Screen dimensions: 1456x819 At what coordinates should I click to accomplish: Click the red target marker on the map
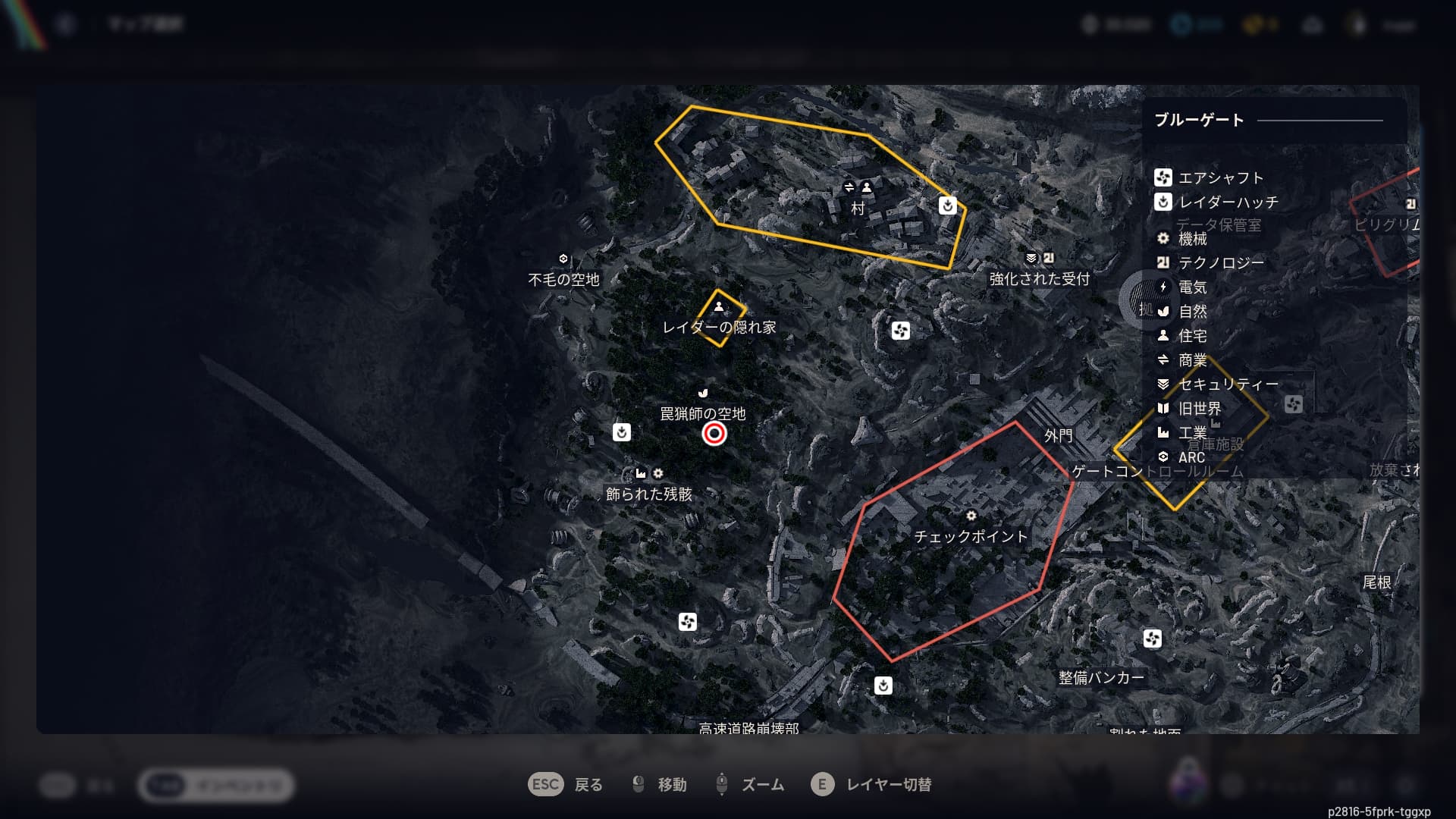point(714,434)
